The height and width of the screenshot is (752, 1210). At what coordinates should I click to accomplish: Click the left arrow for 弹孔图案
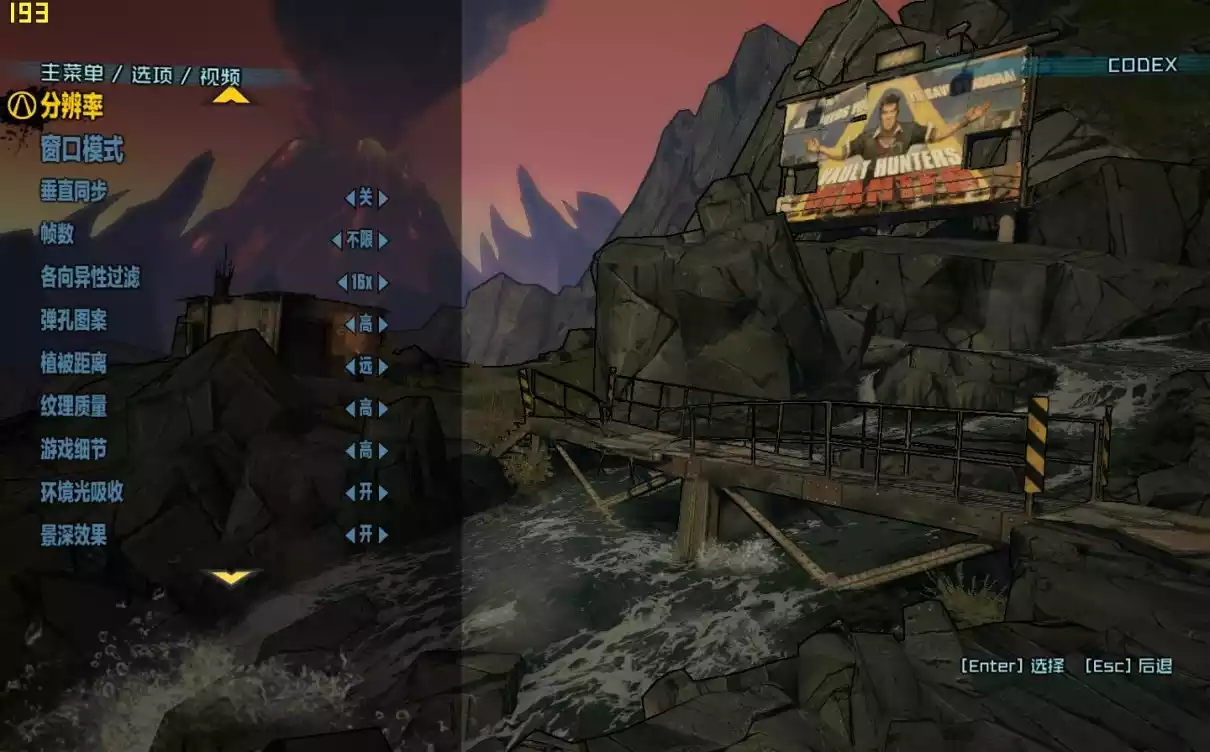pyautogui.click(x=350, y=324)
